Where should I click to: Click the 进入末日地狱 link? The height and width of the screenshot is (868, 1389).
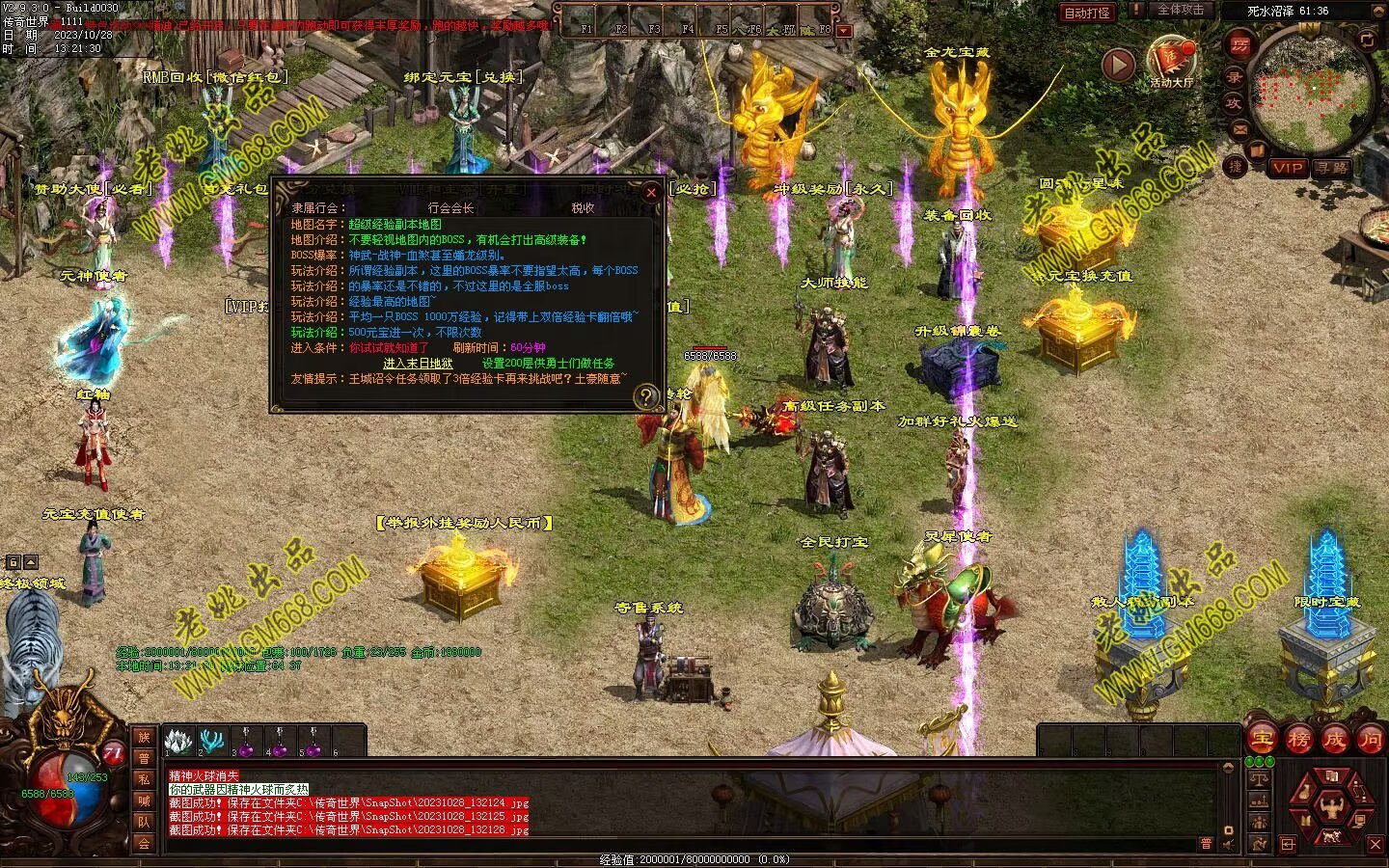(418, 364)
